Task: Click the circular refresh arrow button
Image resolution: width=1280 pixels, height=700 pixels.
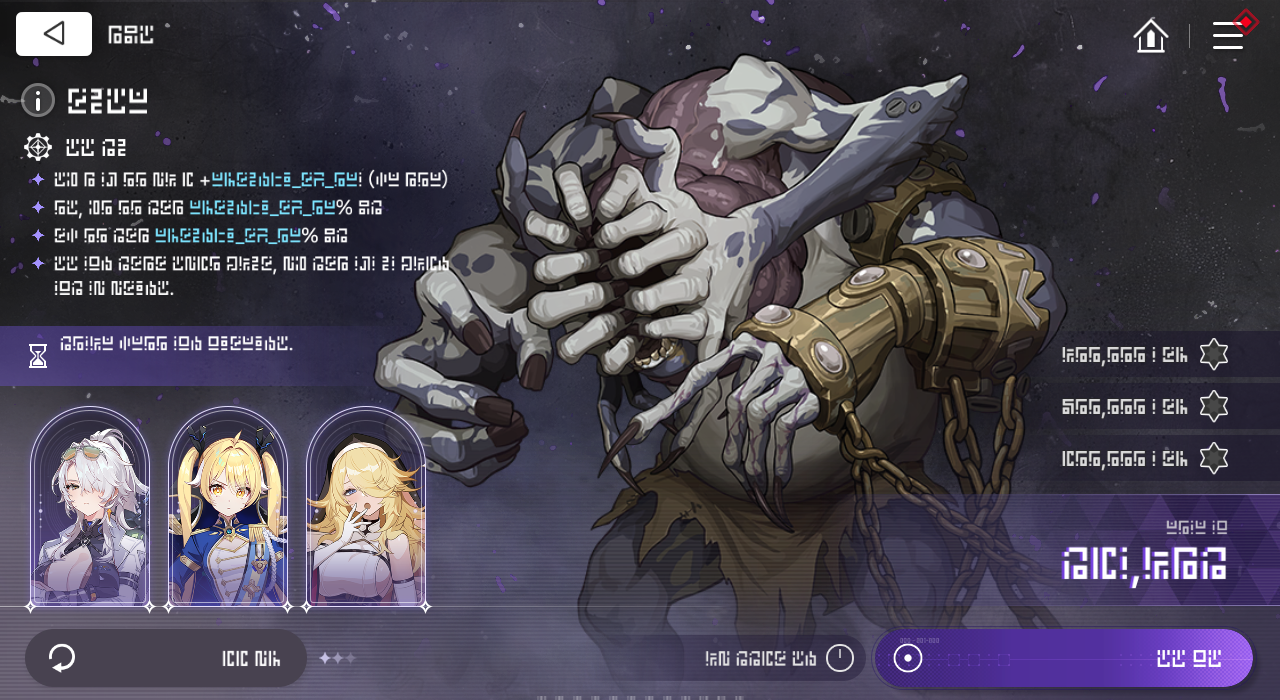Action: click(x=62, y=658)
